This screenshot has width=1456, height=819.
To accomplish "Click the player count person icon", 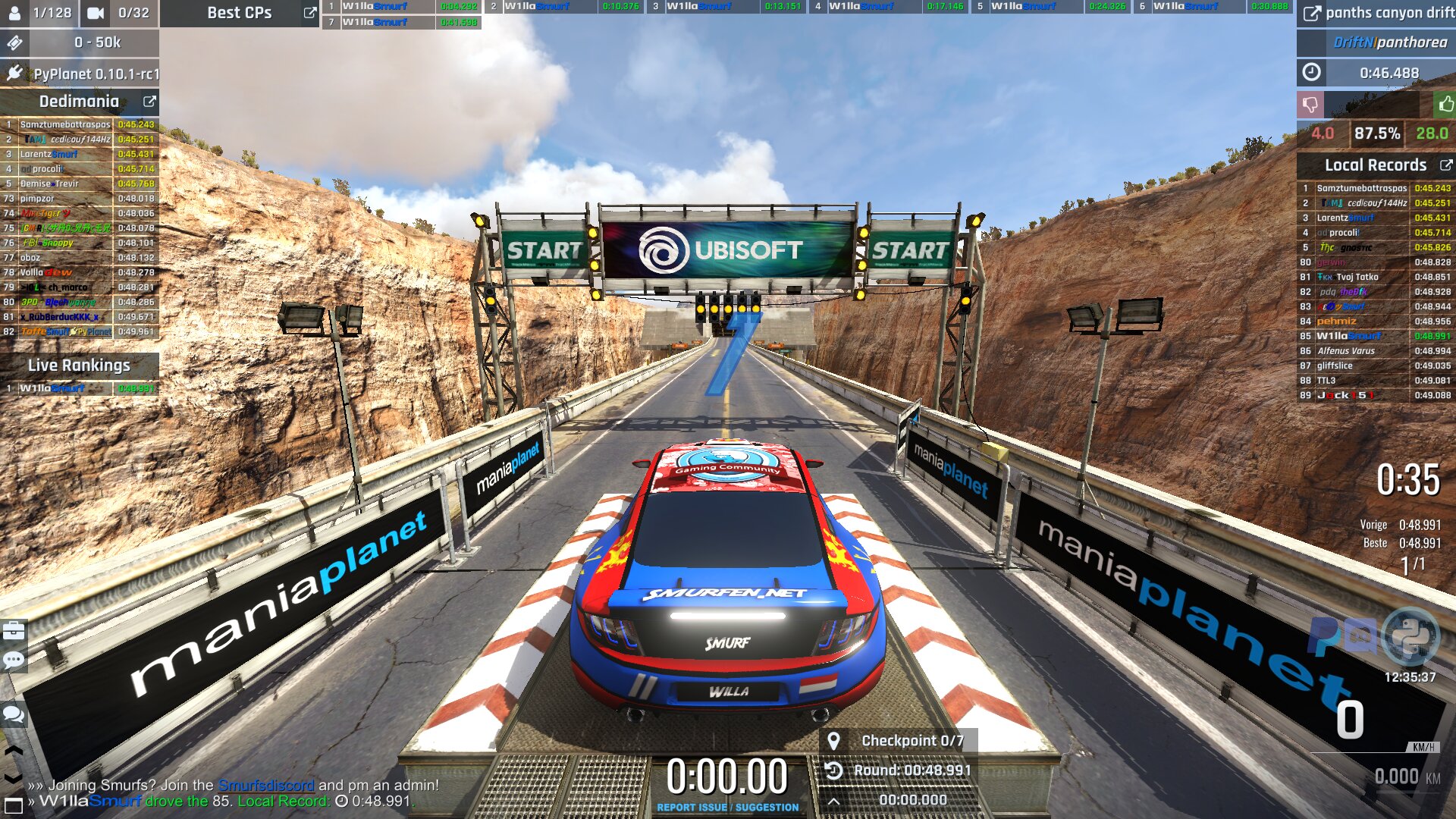I will (x=15, y=11).
